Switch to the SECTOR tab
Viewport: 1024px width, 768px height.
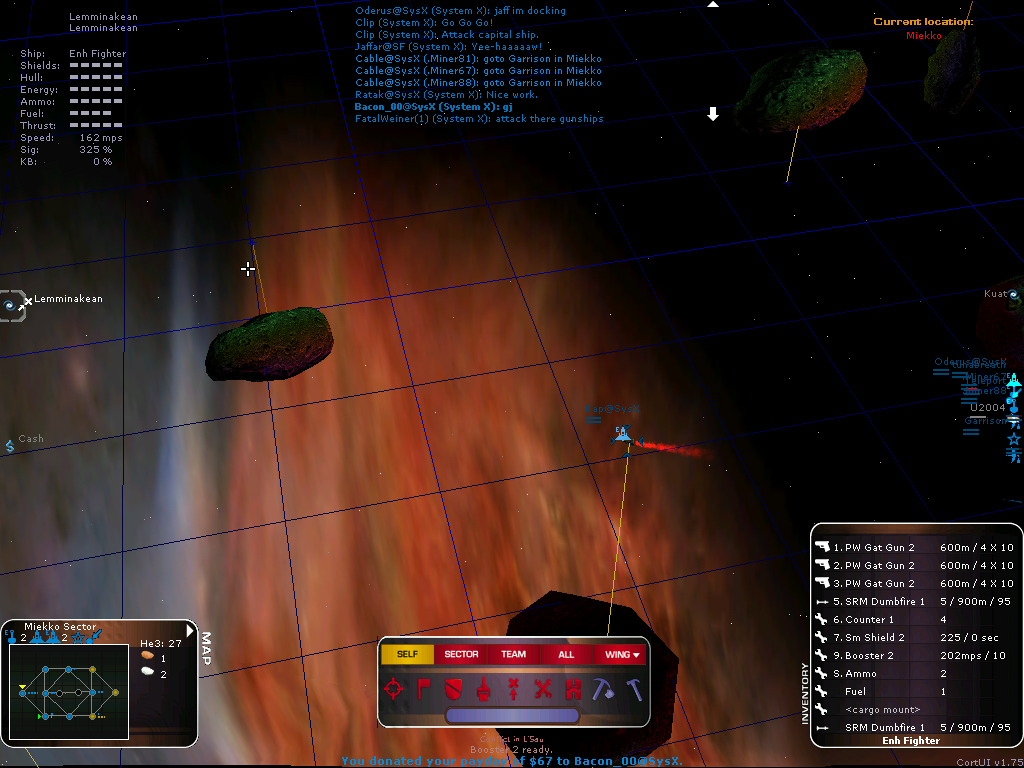461,654
